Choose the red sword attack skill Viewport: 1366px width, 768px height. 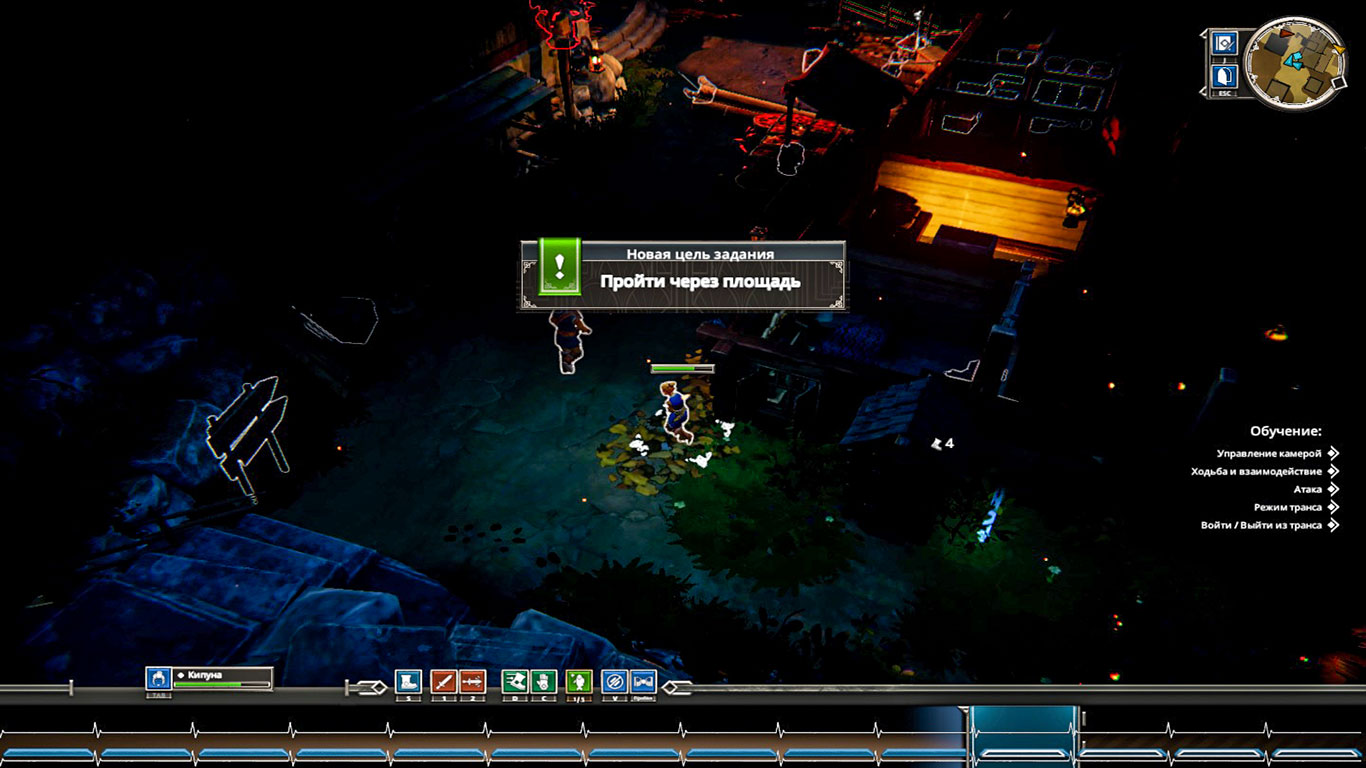click(x=443, y=682)
